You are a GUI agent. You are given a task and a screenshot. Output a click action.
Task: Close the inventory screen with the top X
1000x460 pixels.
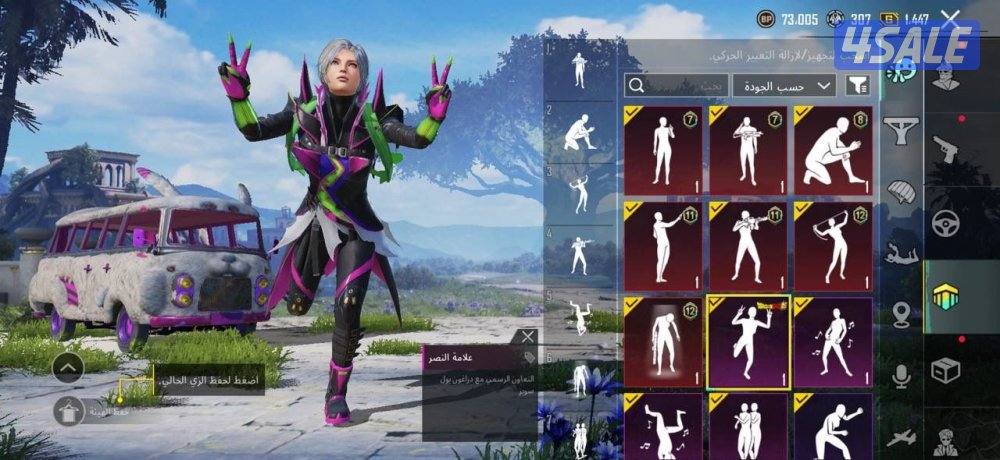950,17
